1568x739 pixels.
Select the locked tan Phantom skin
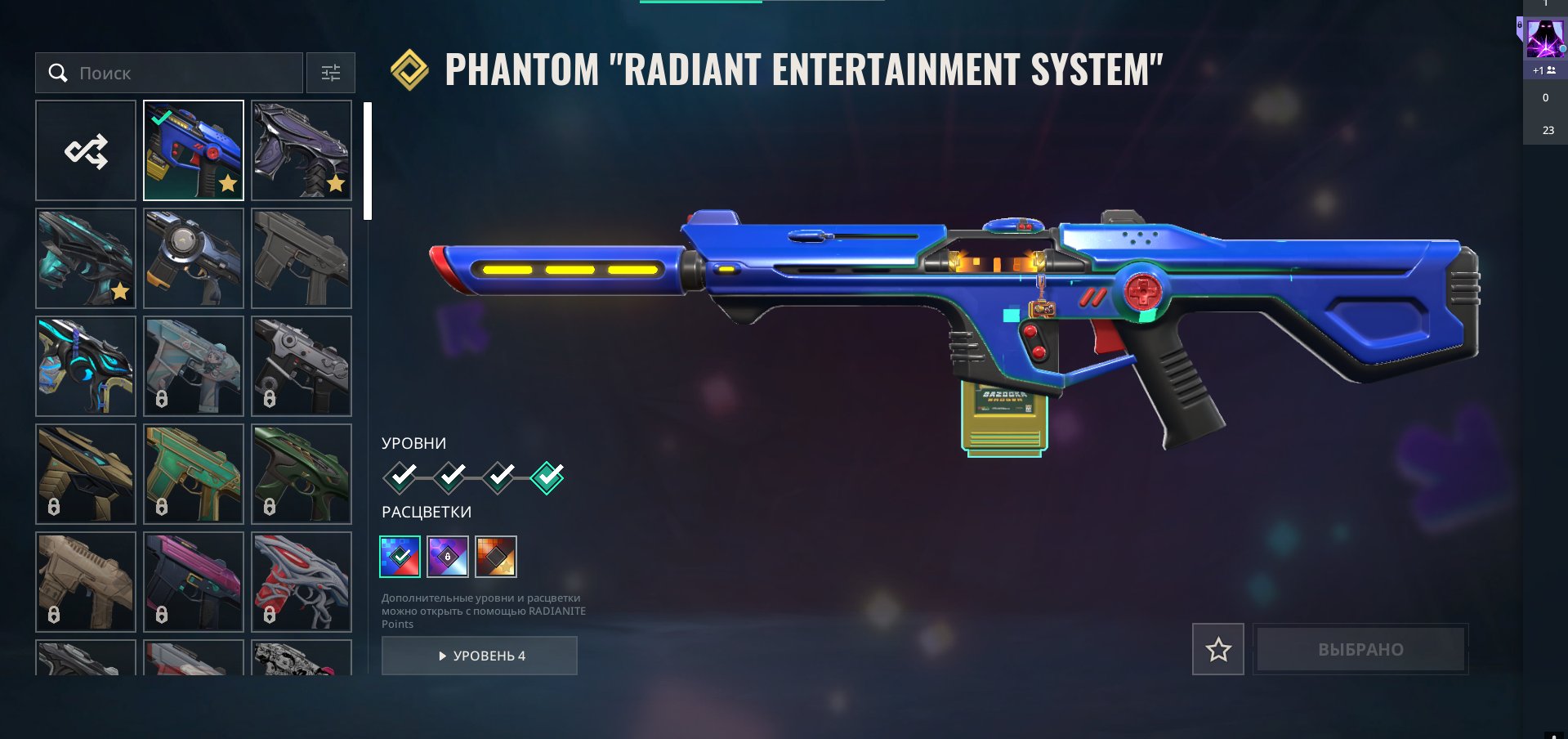86,582
